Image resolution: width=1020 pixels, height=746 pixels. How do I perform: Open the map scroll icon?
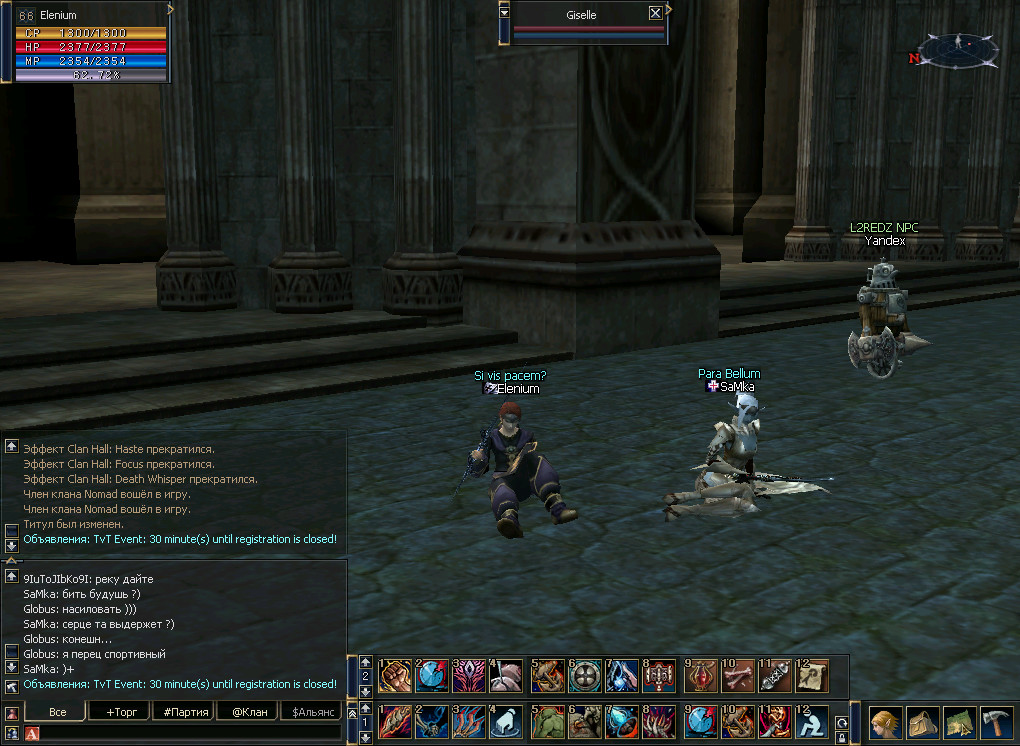click(960, 721)
